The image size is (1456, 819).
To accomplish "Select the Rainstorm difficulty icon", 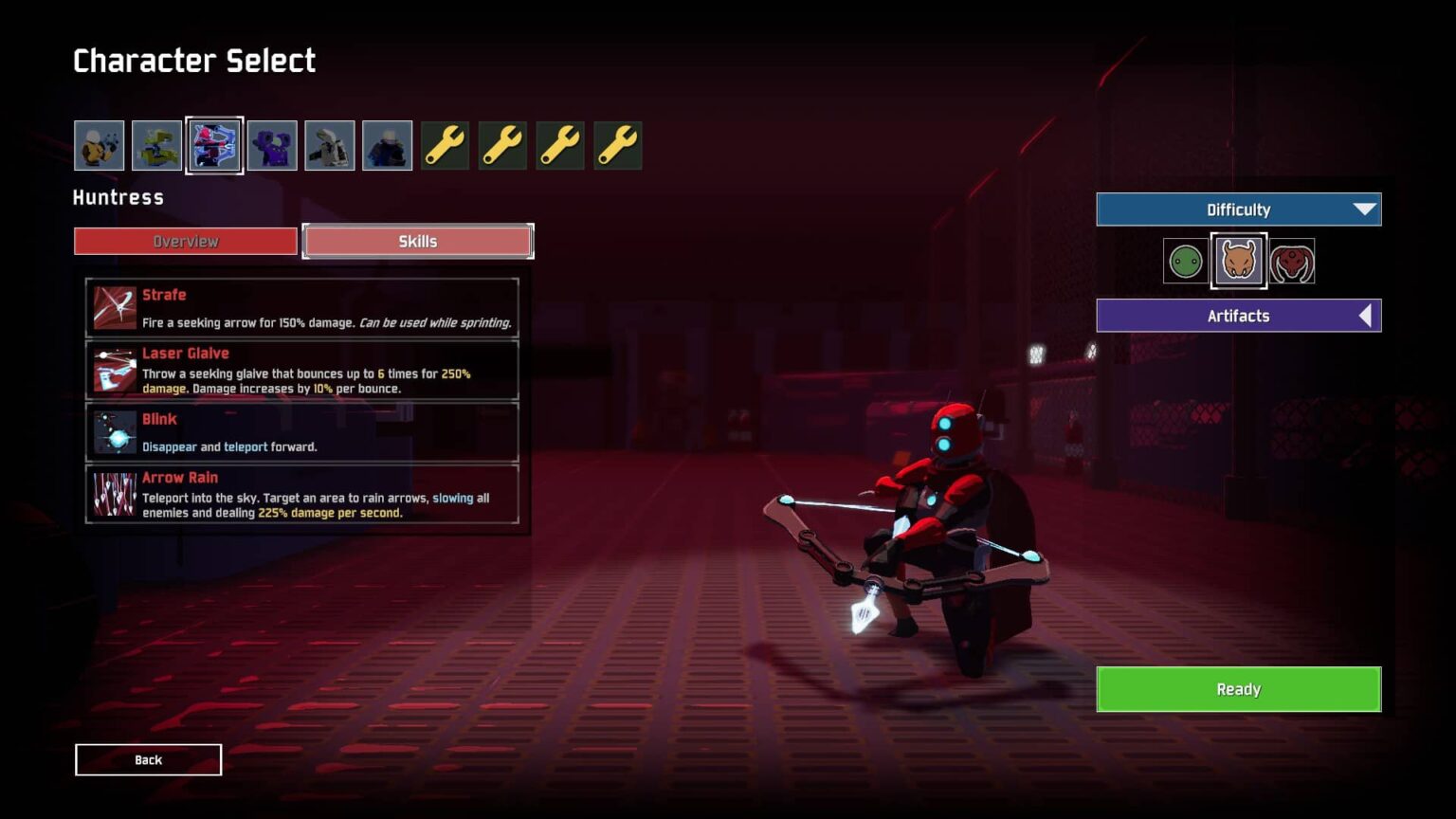I will (1239, 261).
